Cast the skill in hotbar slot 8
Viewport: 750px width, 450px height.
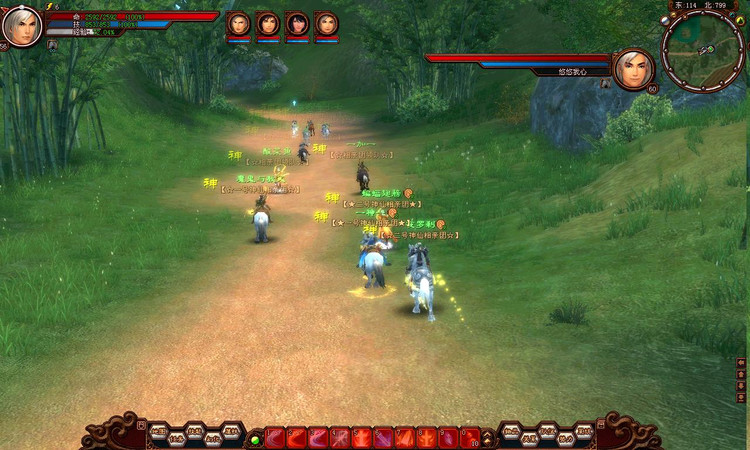427,438
